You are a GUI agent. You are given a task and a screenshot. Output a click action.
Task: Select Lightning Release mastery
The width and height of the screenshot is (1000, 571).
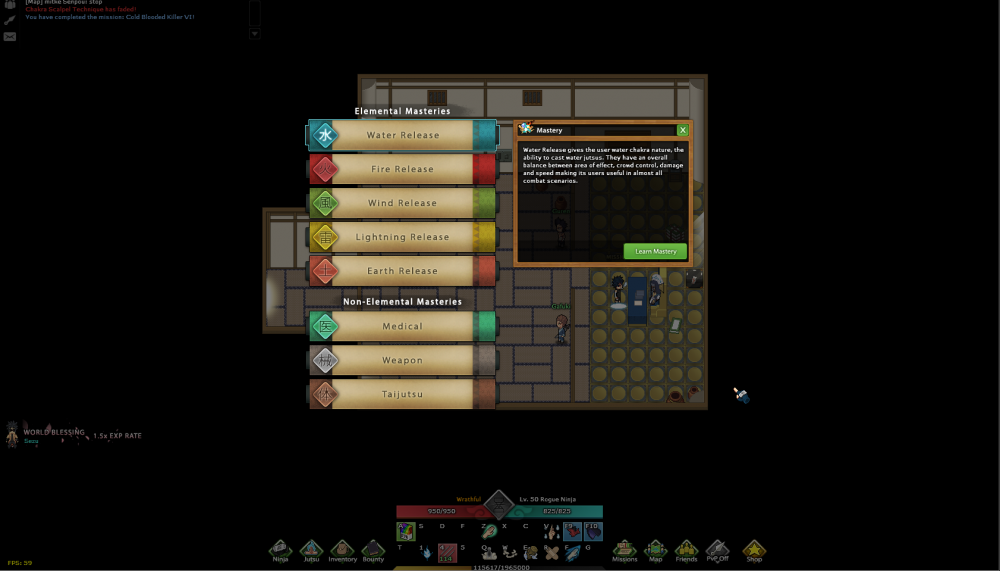tap(402, 237)
